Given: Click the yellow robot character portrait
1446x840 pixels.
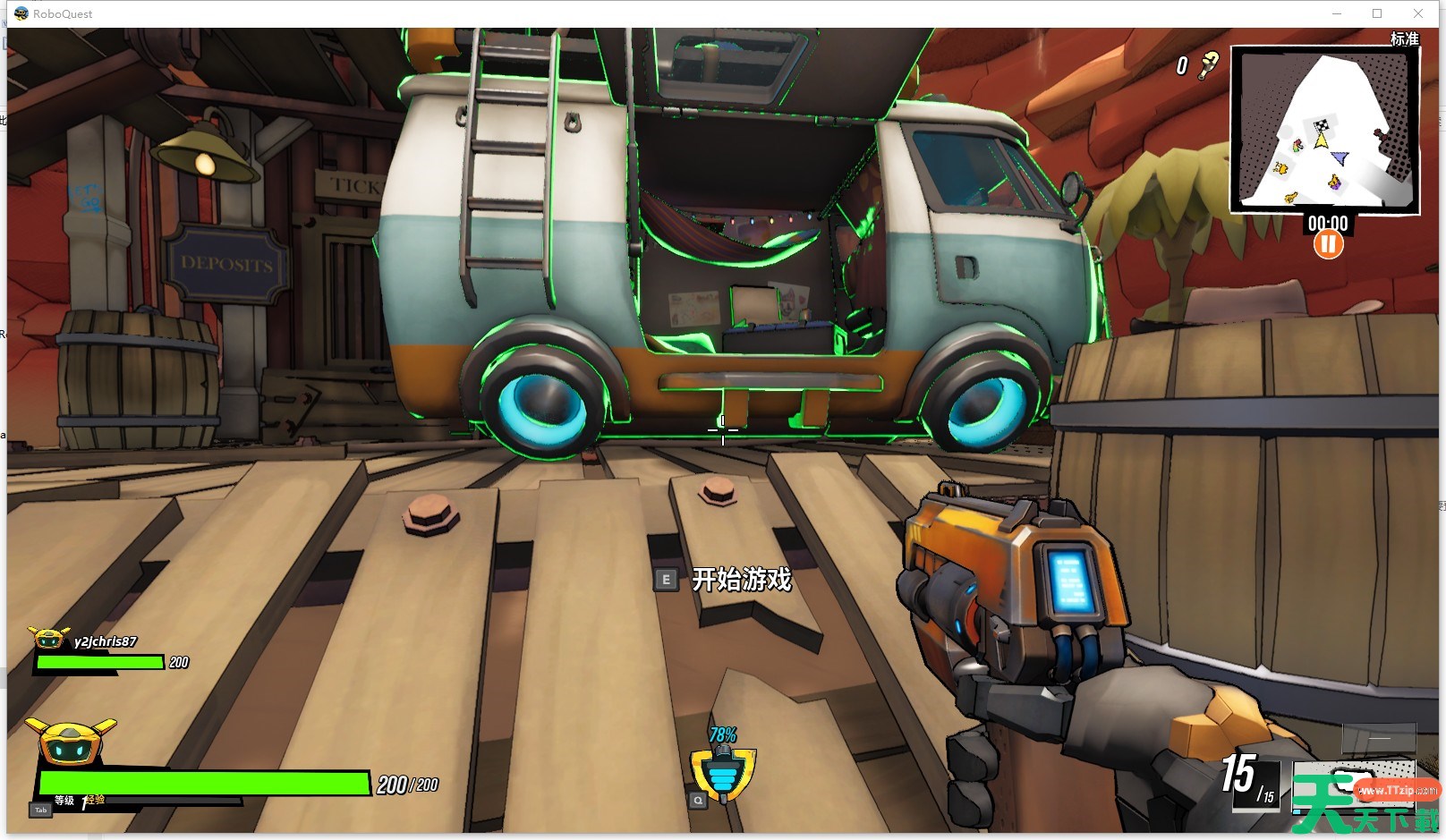Looking at the screenshot, I should (x=71, y=742).
